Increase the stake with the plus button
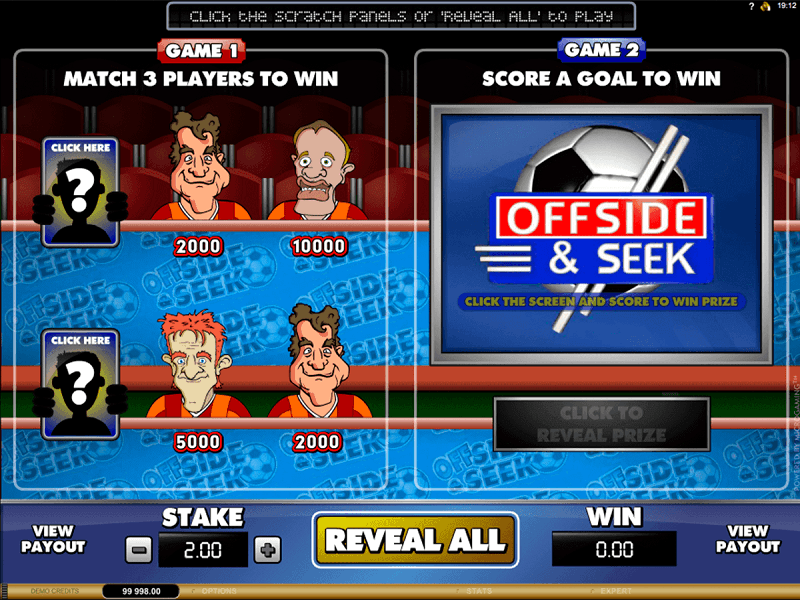Screen dimensions: 800x600 coord(268,549)
